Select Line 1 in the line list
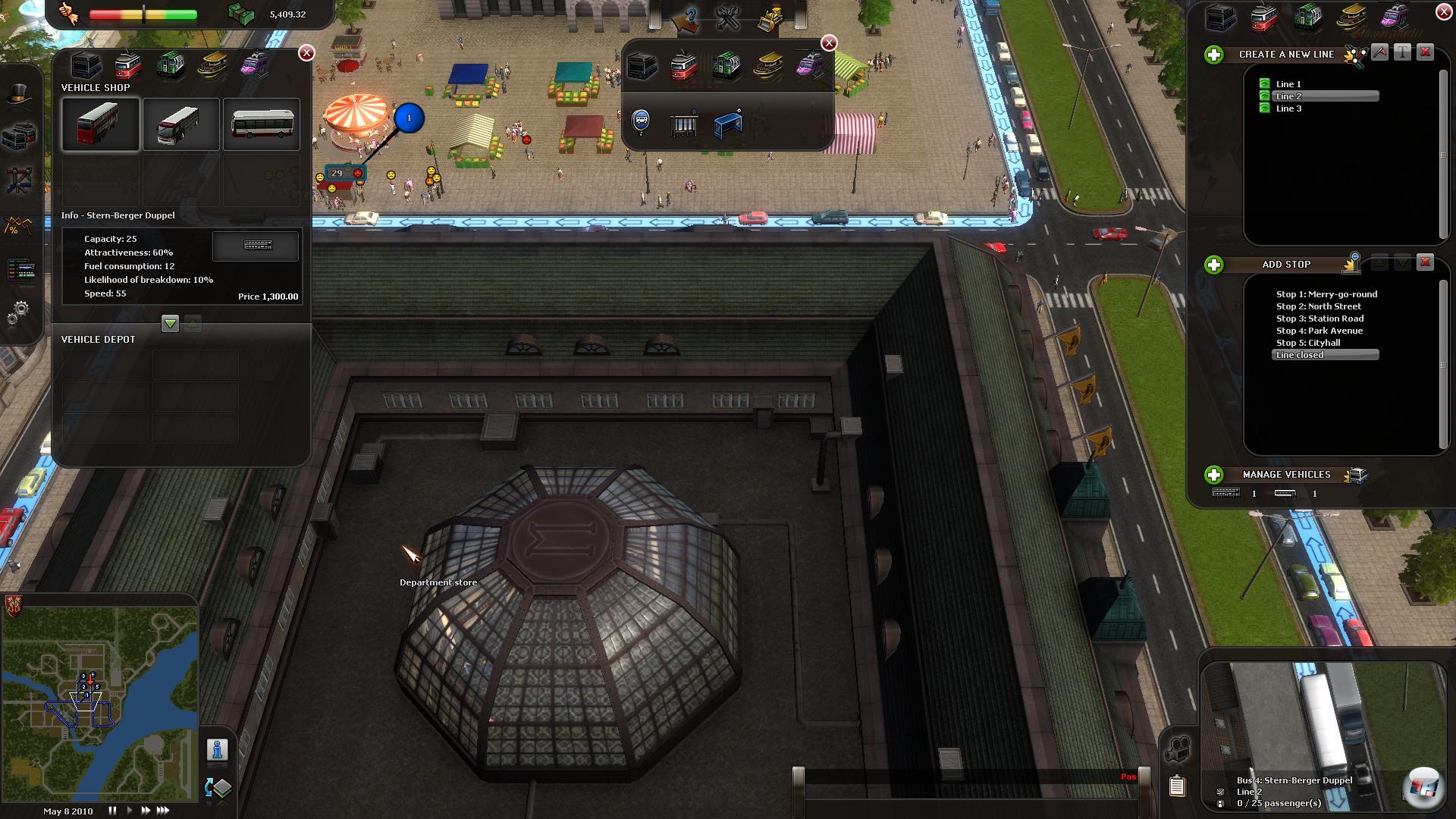1456x819 pixels. coord(1288,84)
